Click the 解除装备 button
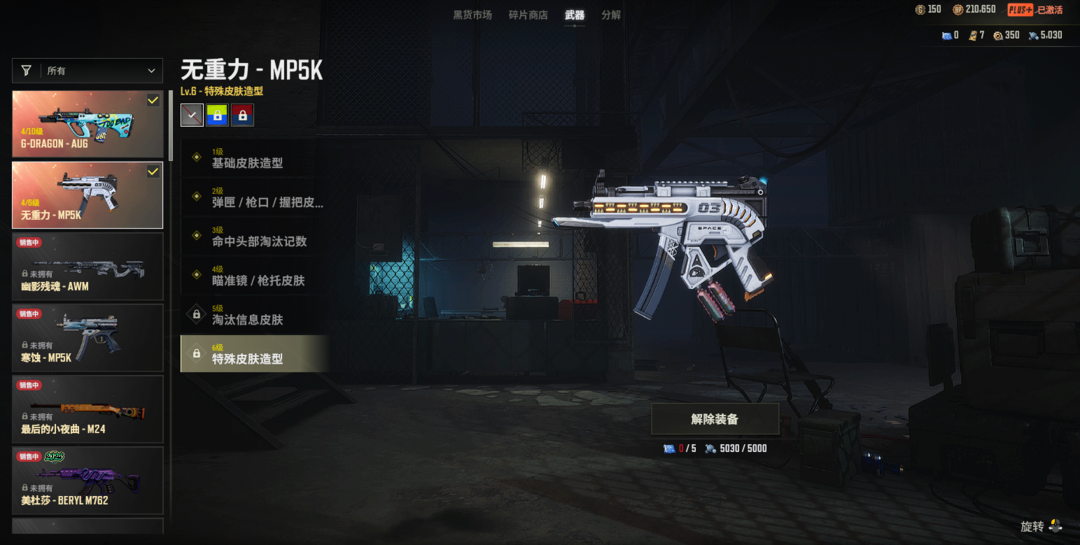Viewport: 1080px width, 545px height. tap(714, 419)
